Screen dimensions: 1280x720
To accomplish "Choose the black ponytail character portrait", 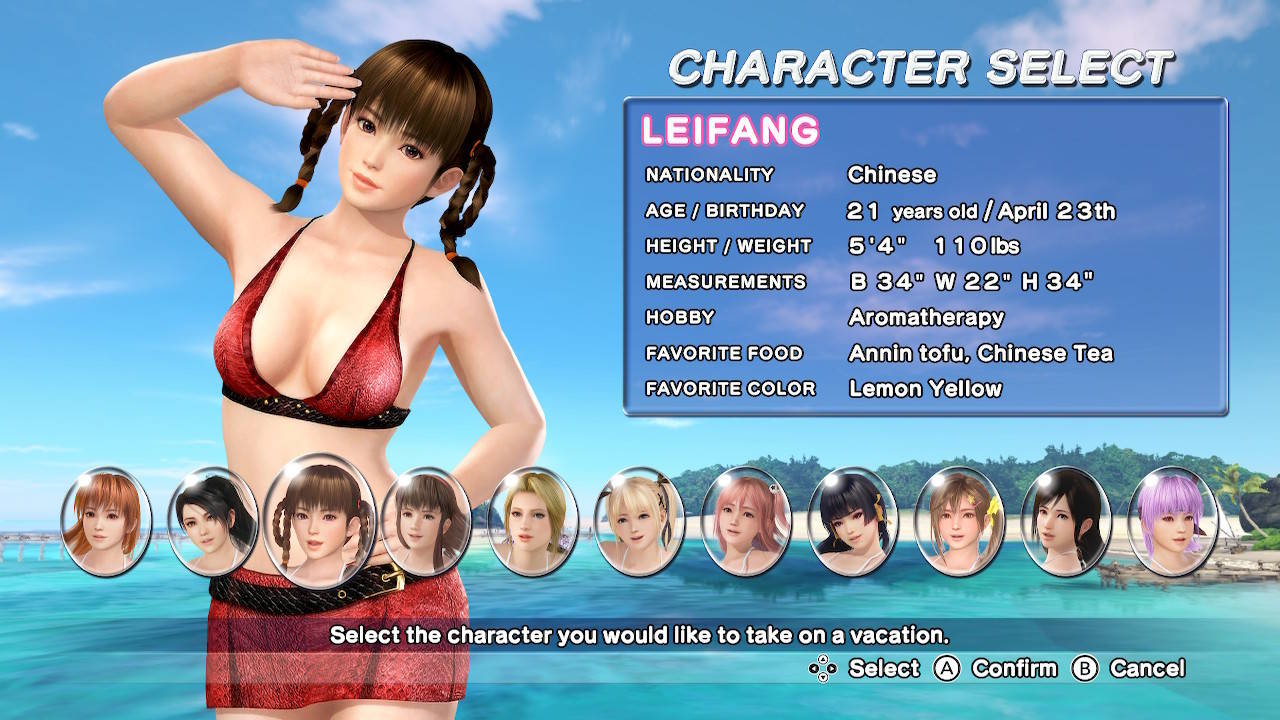I will pyautogui.click(x=212, y=521).
